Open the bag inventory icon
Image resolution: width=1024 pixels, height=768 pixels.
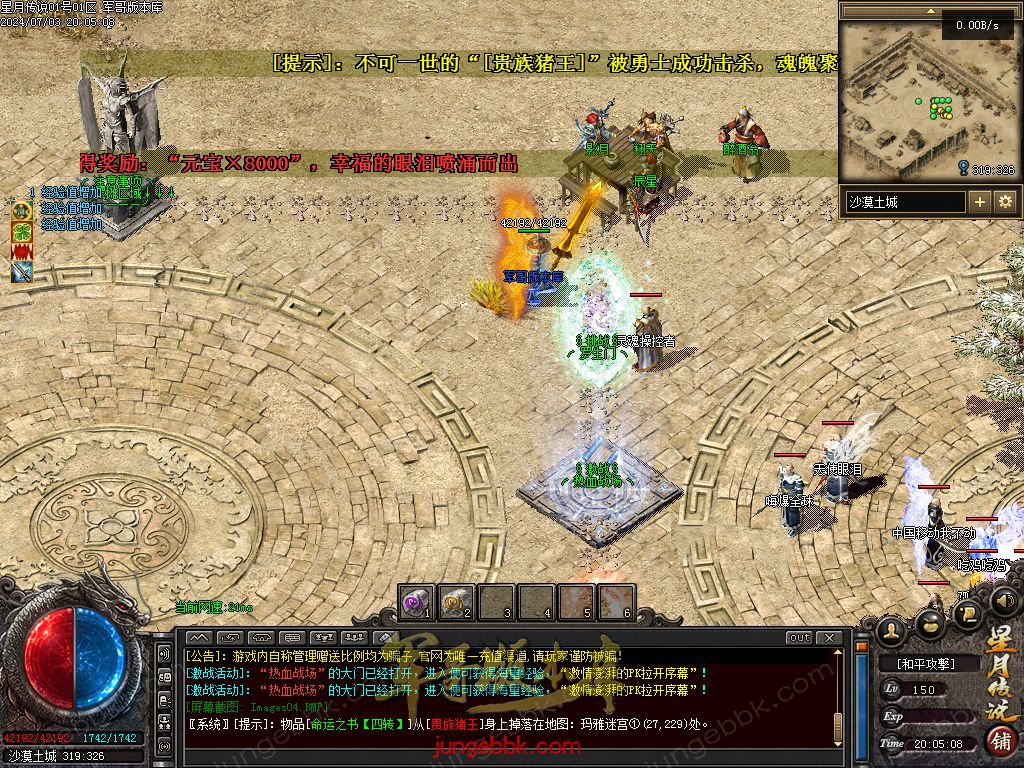[928, 623]
